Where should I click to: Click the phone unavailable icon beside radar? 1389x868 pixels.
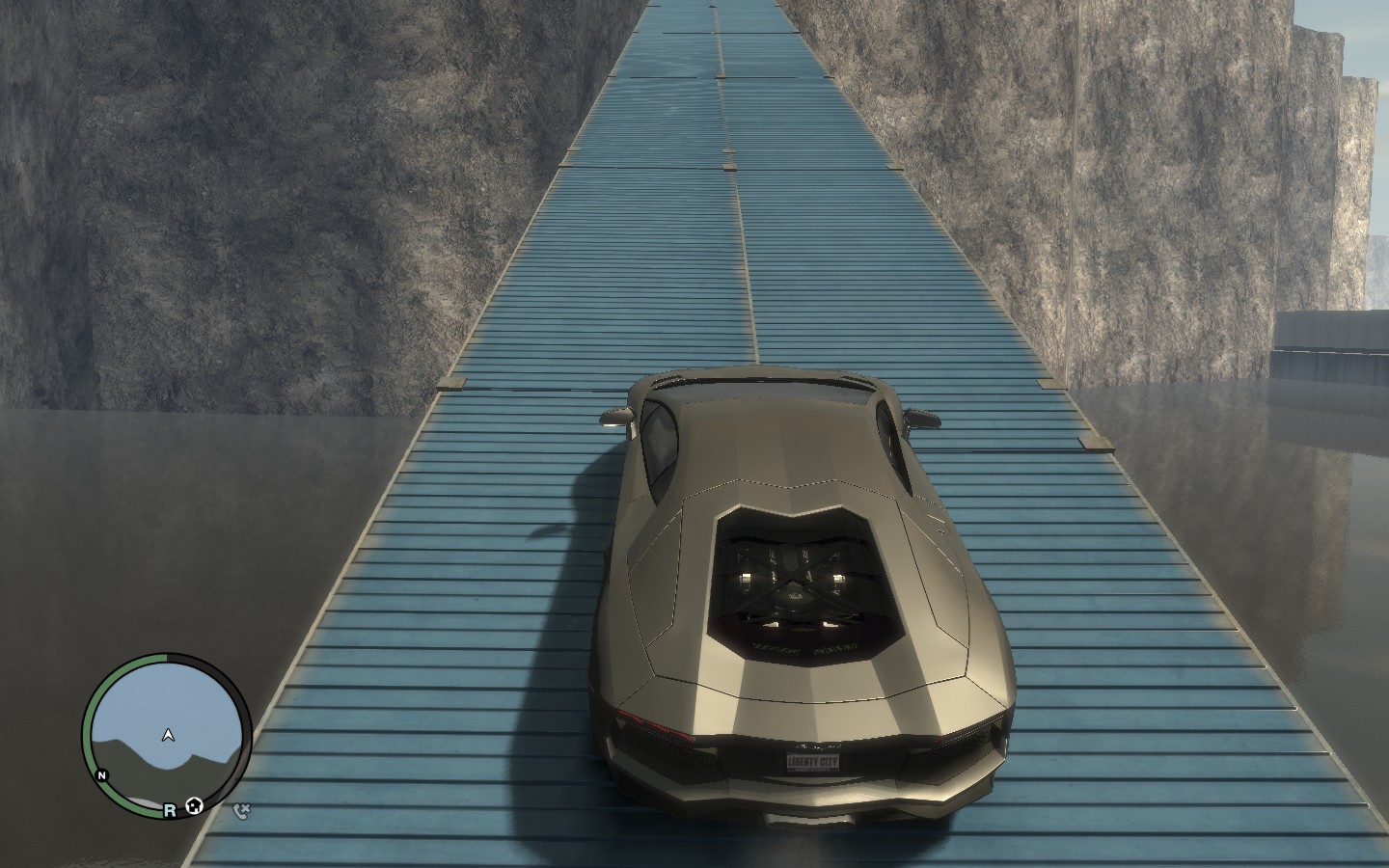click(242, 810)
